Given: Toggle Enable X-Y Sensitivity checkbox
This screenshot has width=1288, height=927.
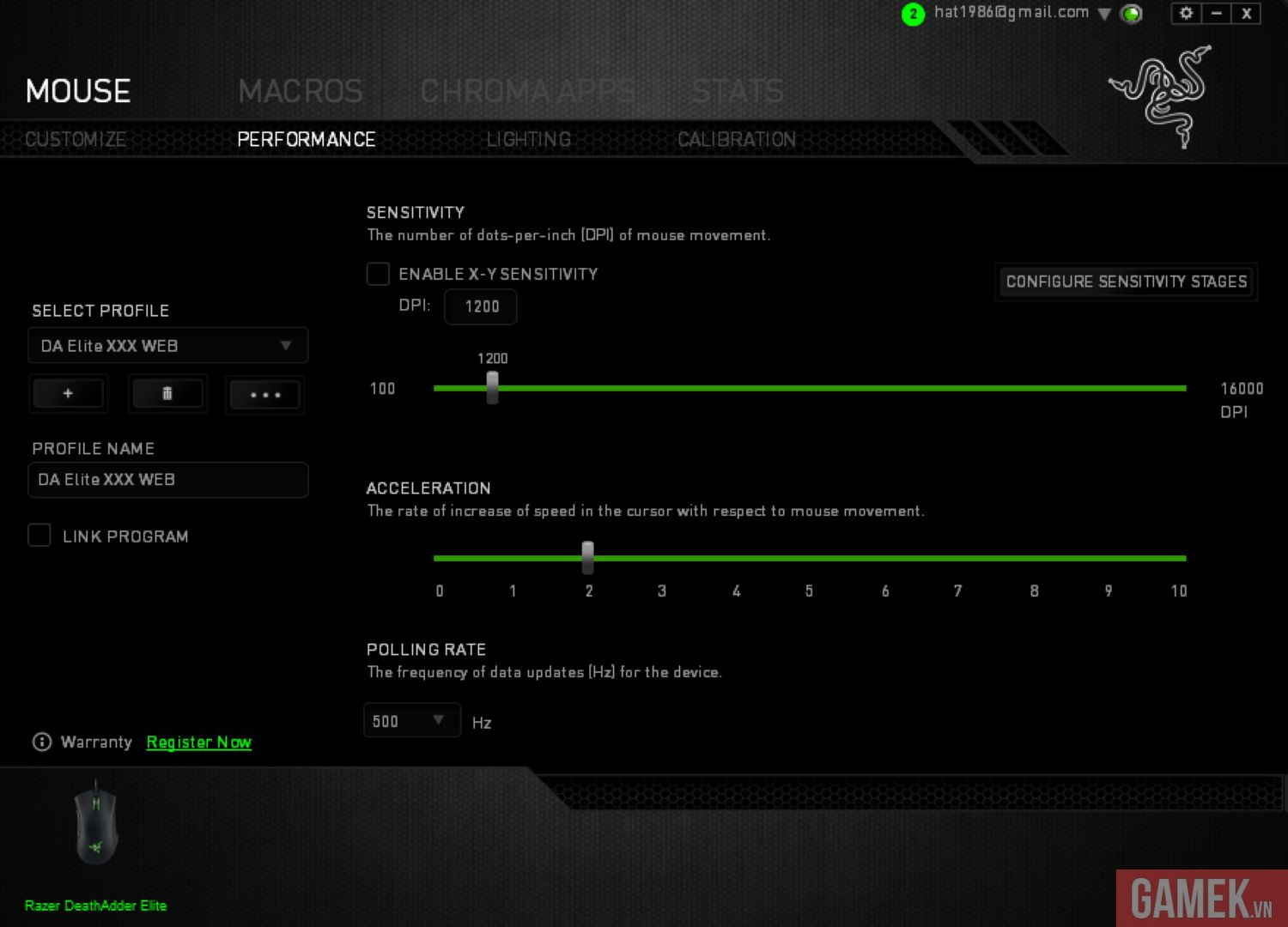Looking at the screenshot, I should [378, 274].
